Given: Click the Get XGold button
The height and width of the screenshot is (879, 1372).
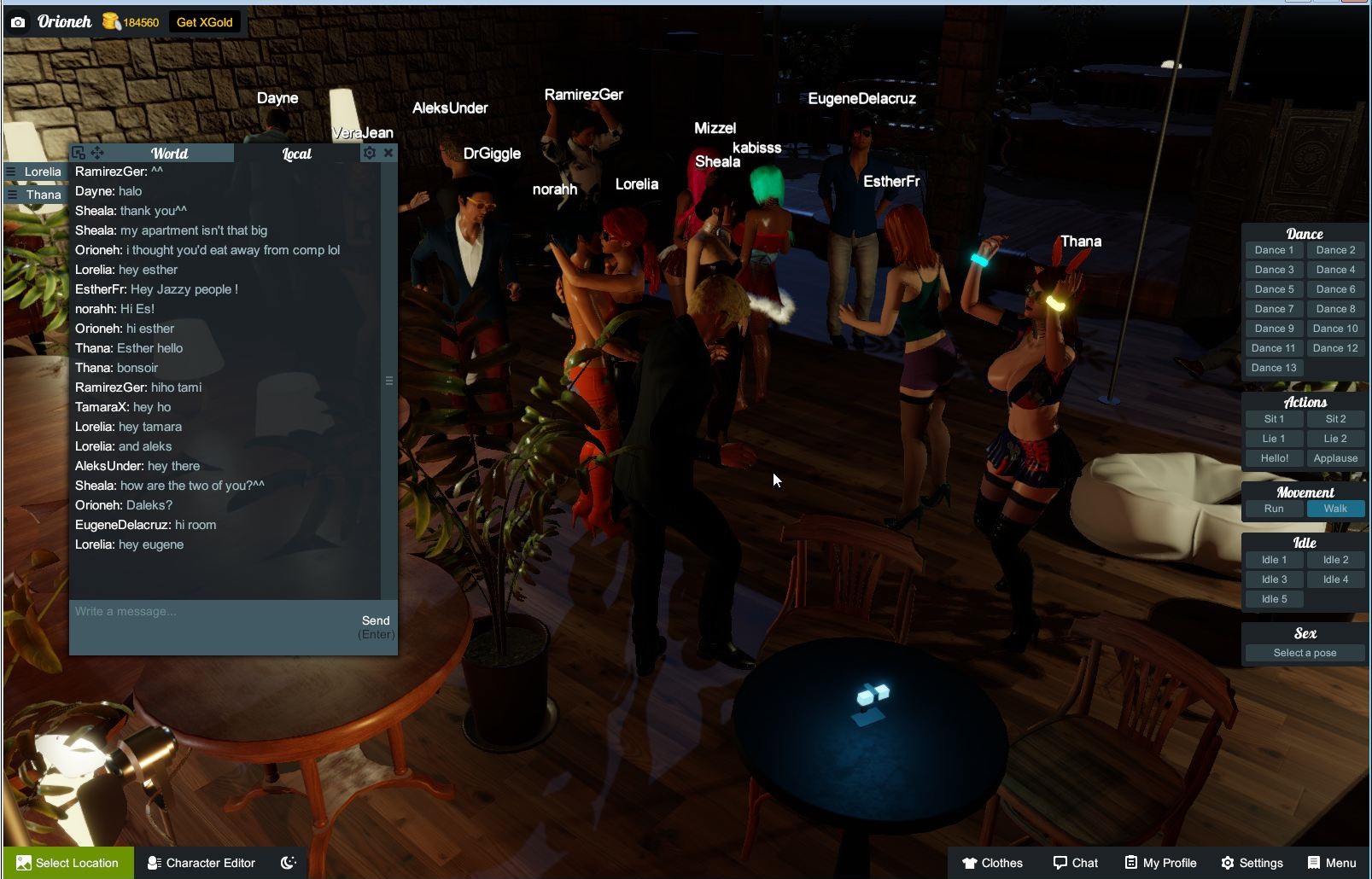Looking at the screenshot, I should pyautogui.click(x=204, y=22).
